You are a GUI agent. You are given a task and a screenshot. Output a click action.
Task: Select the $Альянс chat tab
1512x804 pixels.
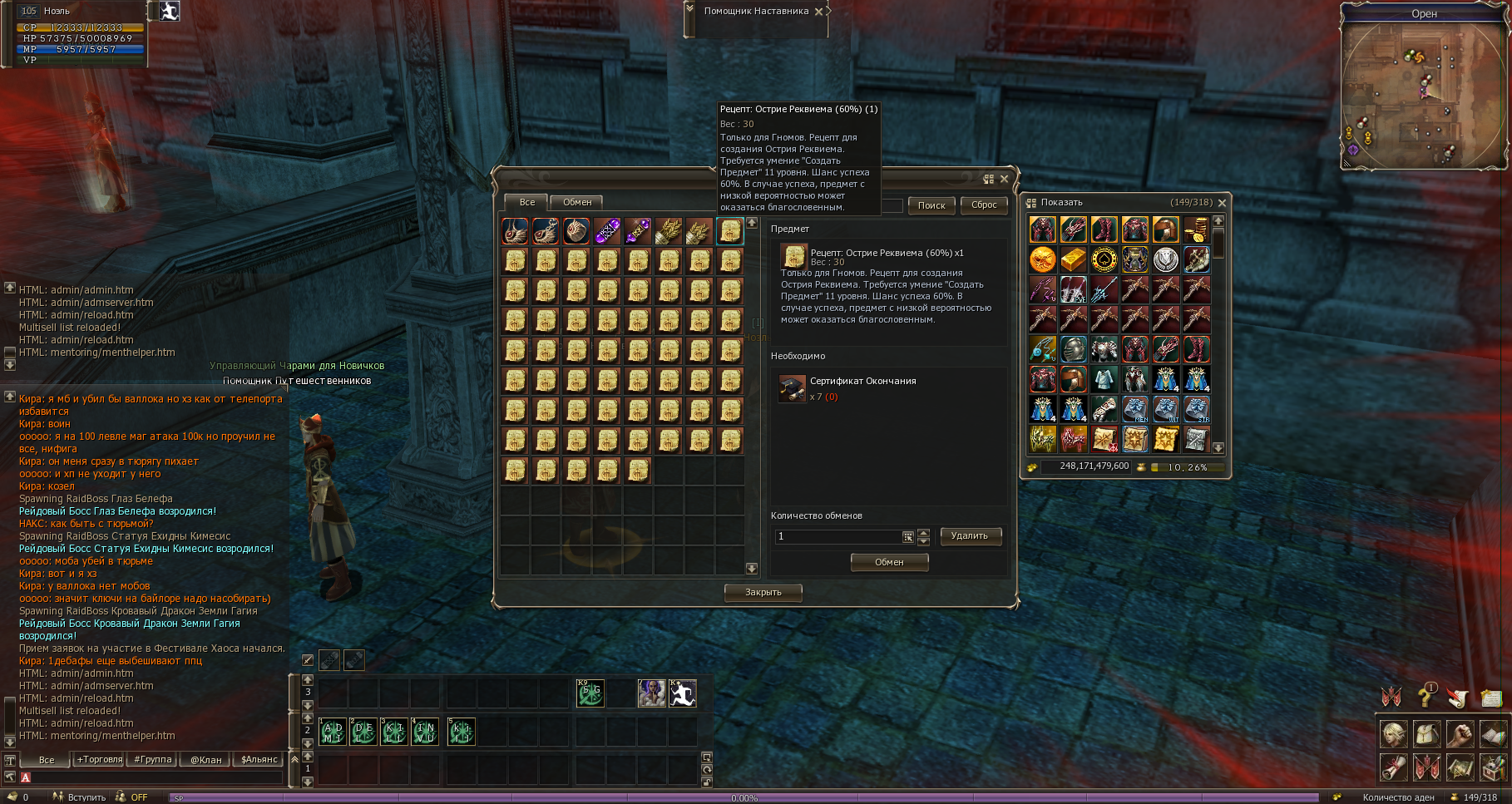(x=259, y=759)
